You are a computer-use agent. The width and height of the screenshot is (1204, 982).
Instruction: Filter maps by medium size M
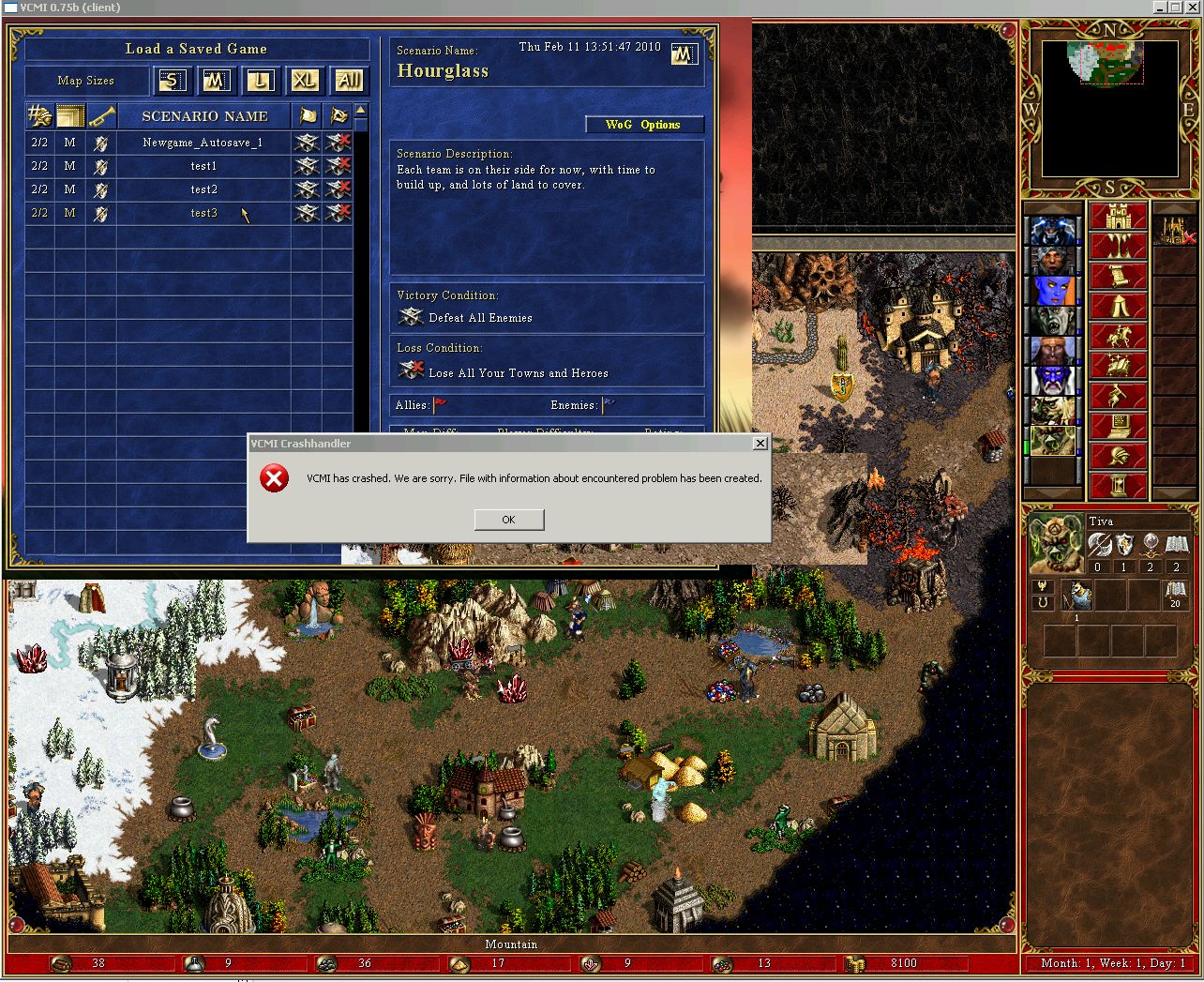click(x=216, y=81)
